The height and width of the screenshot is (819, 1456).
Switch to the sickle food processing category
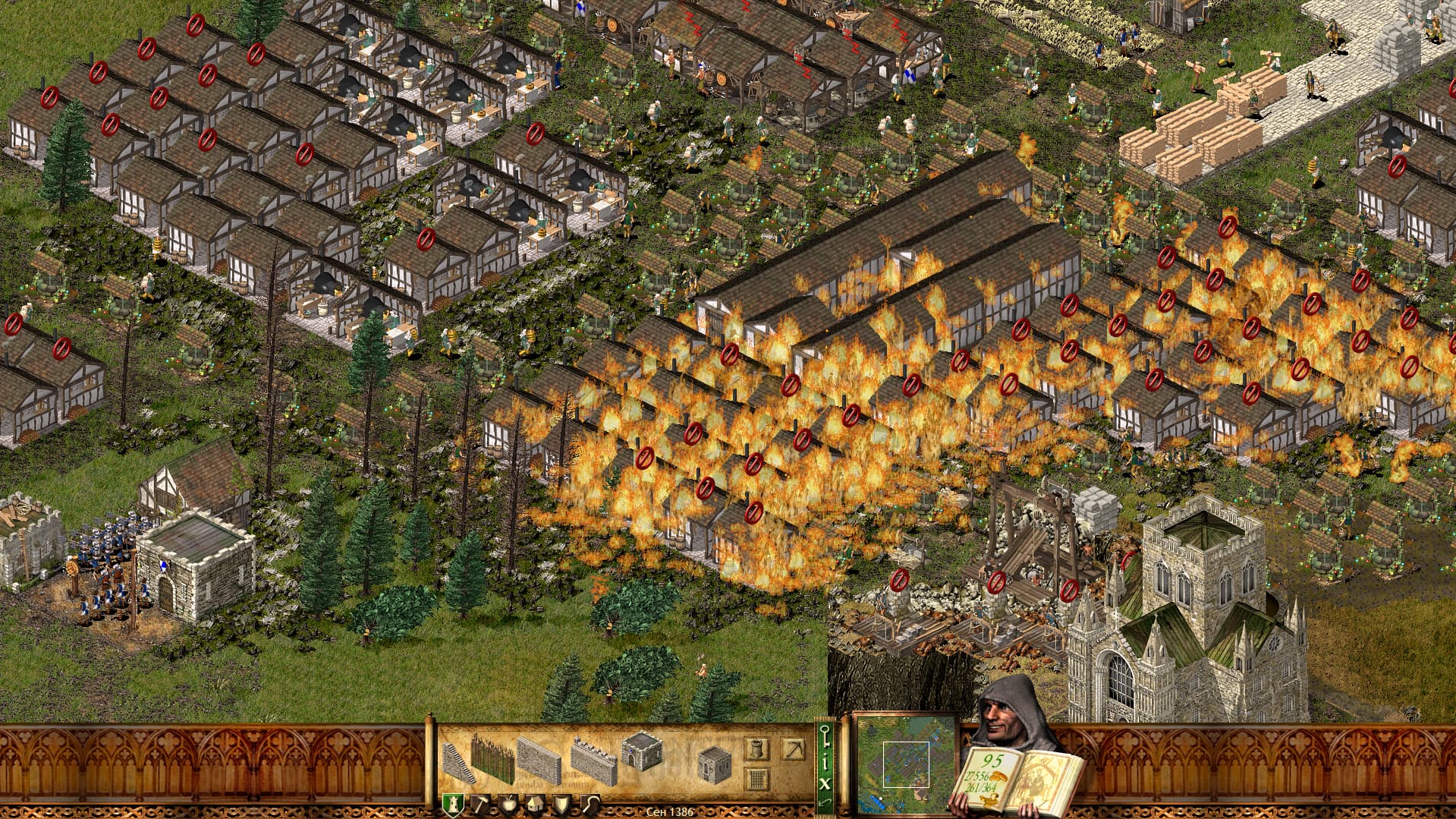pos(590,804)
